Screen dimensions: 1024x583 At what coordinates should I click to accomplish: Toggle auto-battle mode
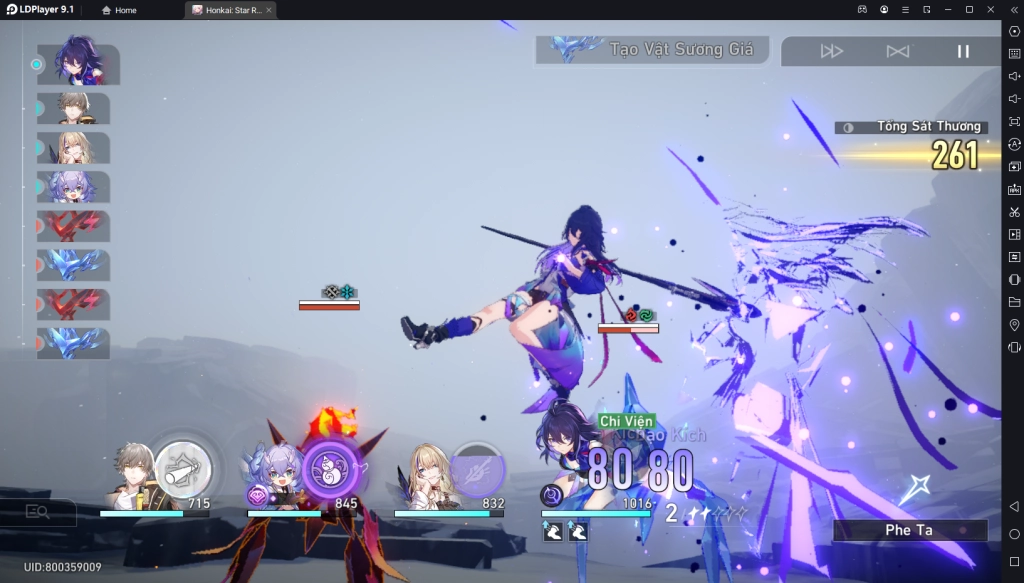(x=898, y=51)
